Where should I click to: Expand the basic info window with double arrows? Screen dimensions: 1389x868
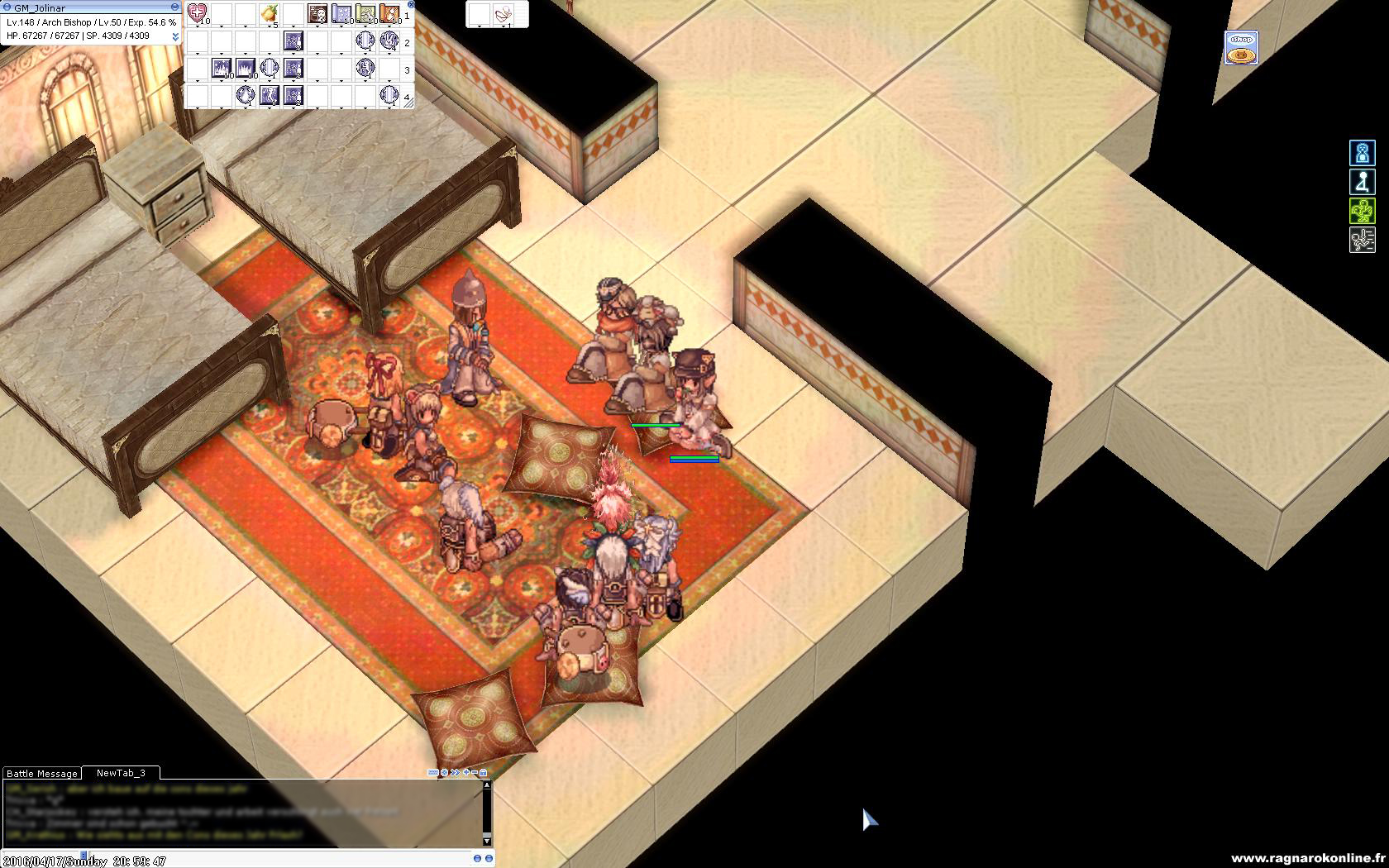coord(174,36)
